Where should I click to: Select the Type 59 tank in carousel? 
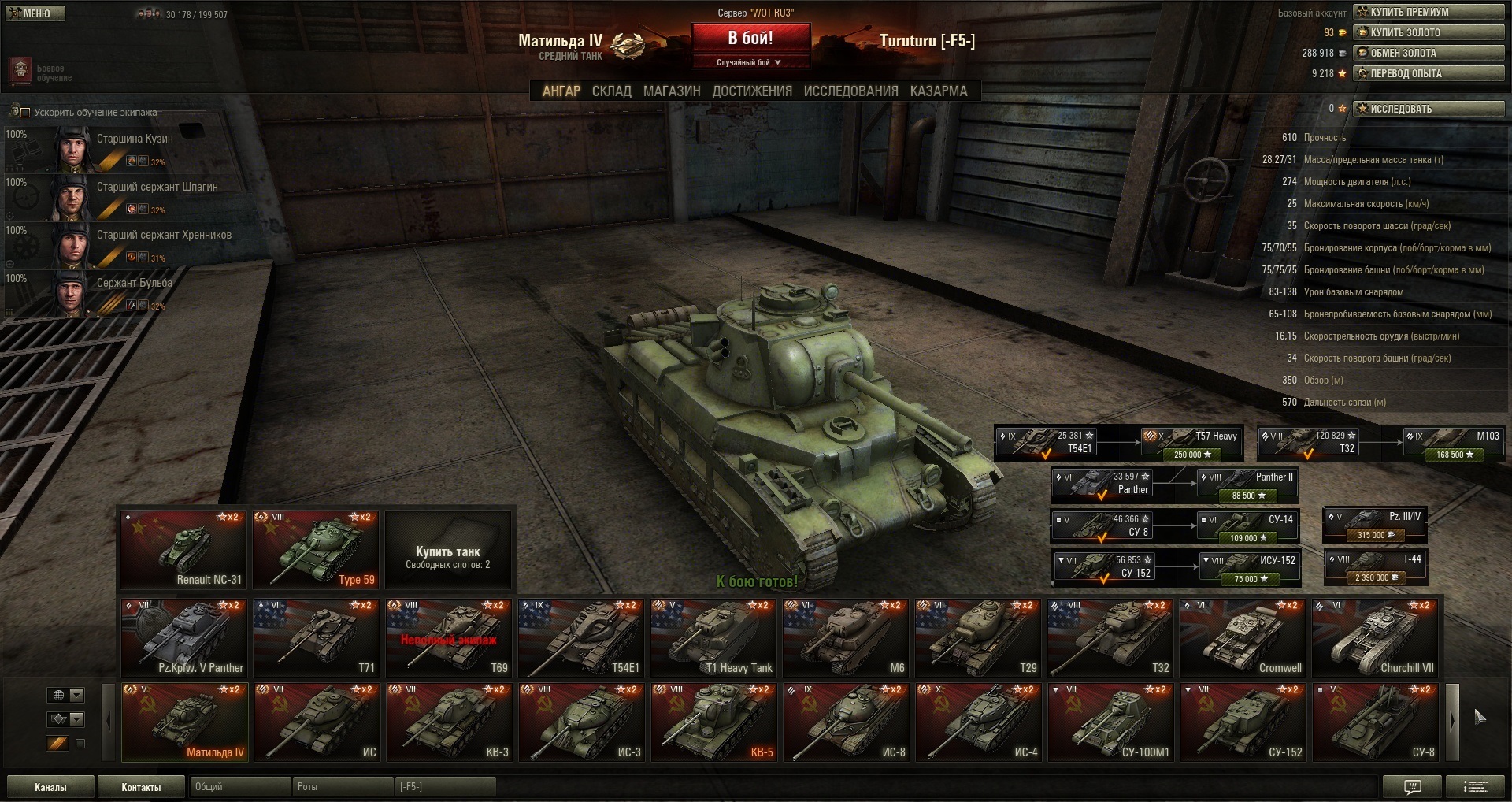click(x=315, y=549)
